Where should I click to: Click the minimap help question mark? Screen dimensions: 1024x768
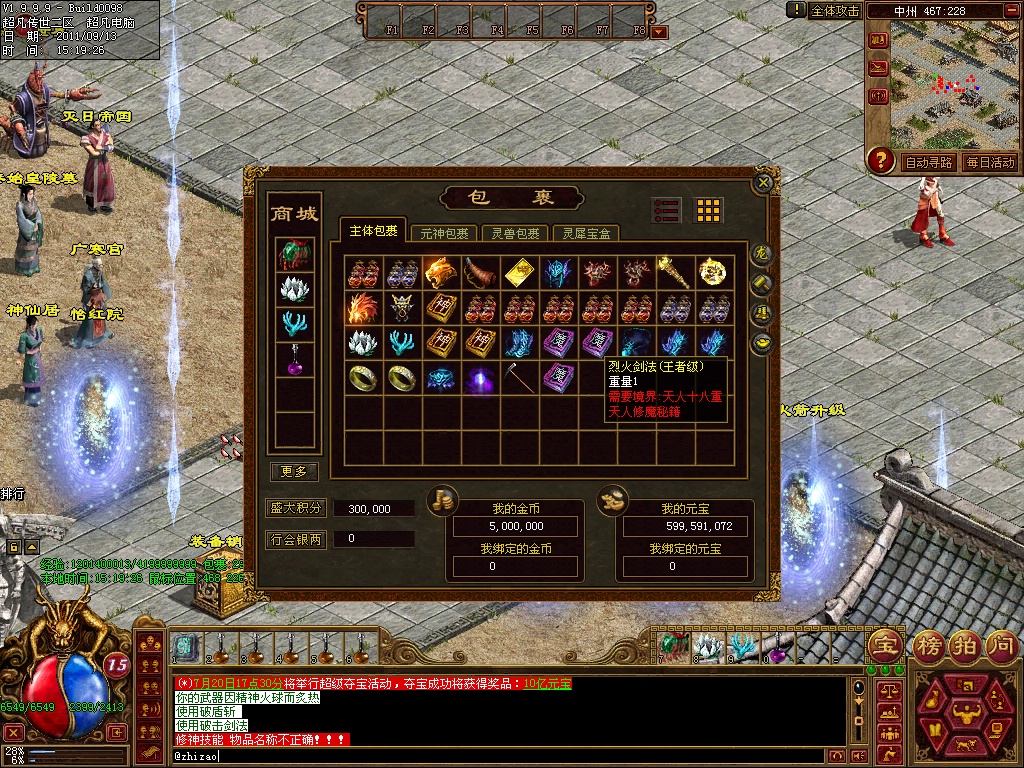tap(880, 160)
